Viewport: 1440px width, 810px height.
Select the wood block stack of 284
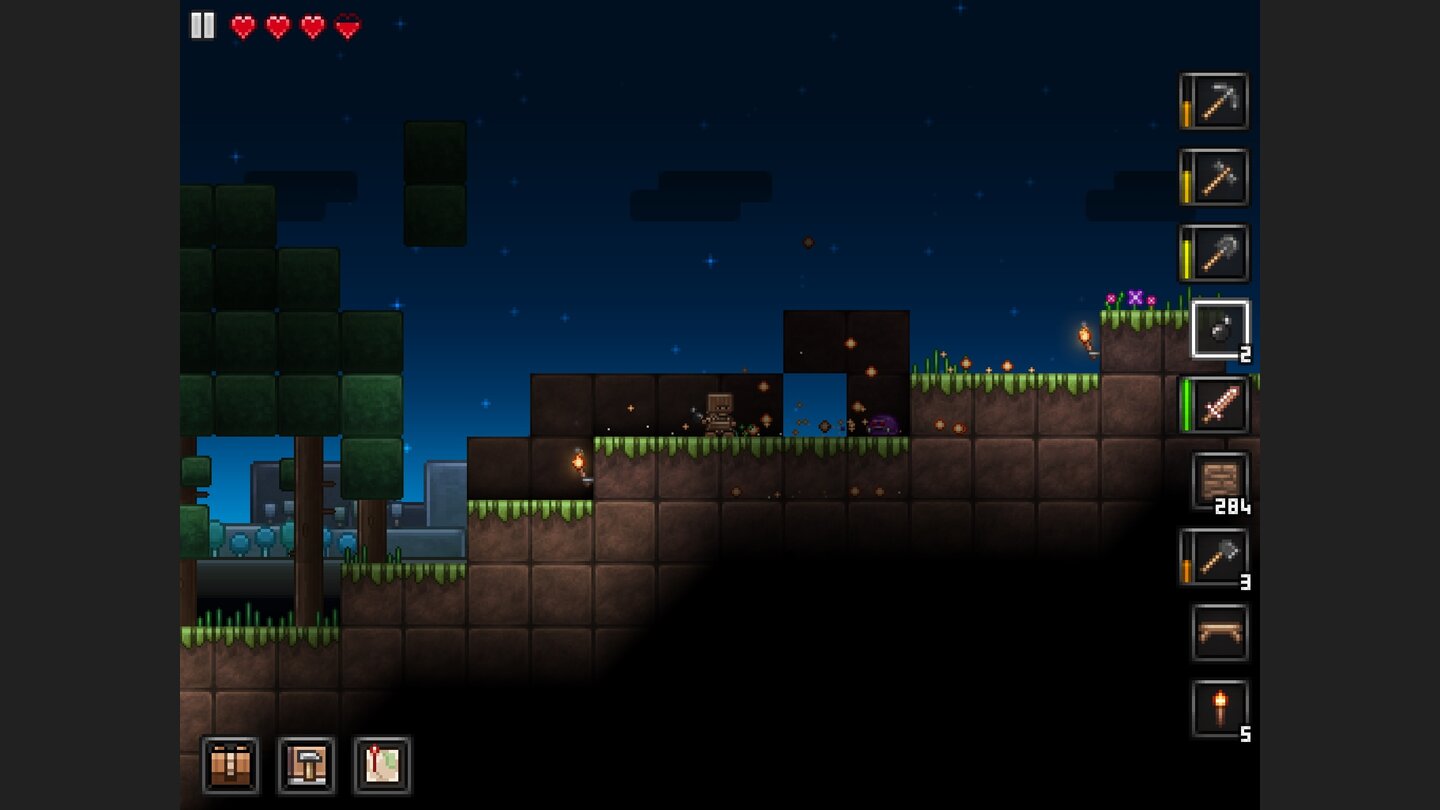1220,481
